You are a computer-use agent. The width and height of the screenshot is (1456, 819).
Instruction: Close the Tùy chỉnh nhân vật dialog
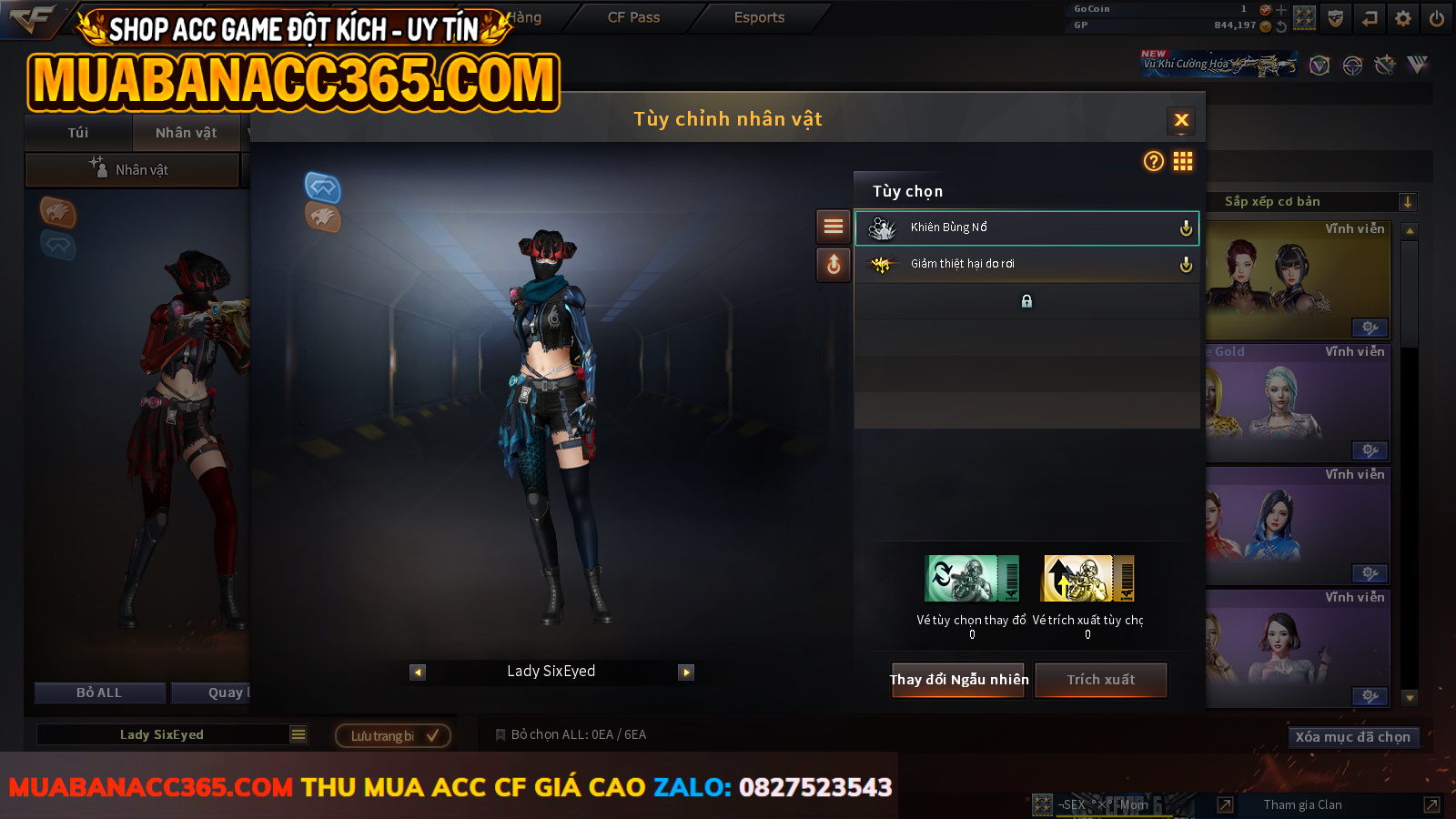[1181, 120]
